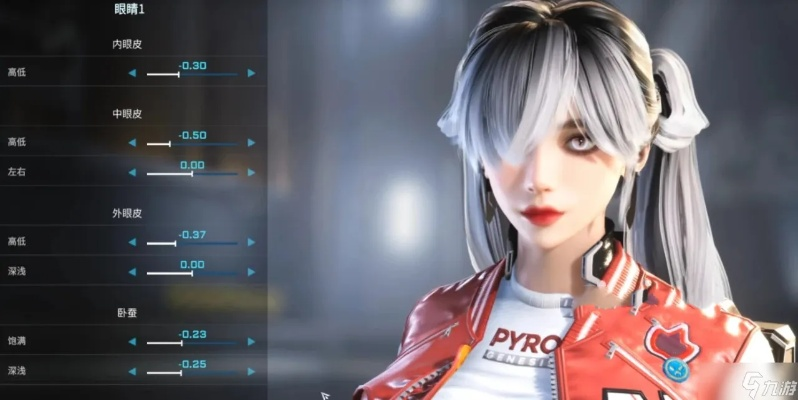Screen dimensions: 798x400
Task: Set the 中眼皮 高低 slider
Action: coord(192,144)
